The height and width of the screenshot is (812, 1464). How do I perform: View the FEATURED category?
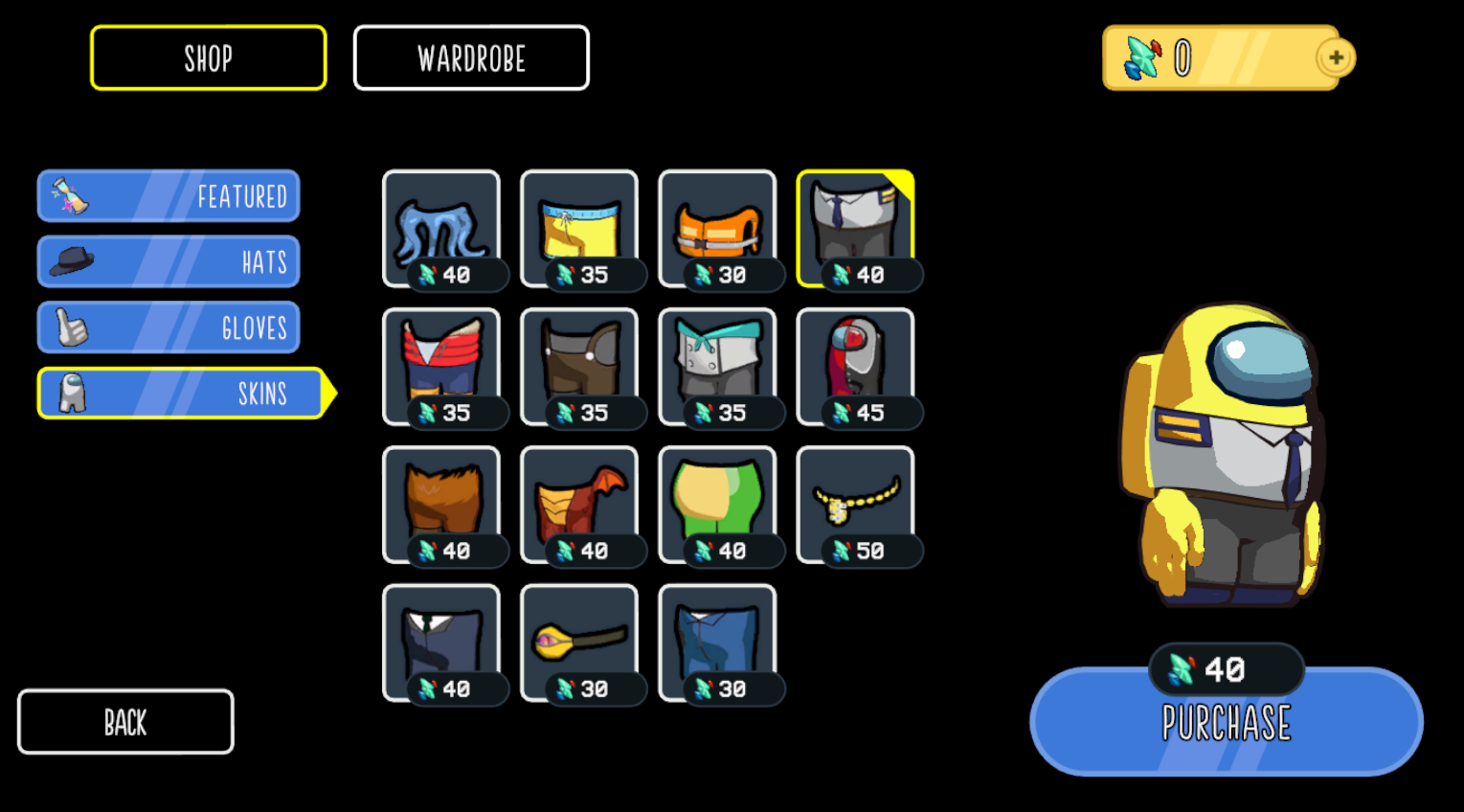pos(168,194)
